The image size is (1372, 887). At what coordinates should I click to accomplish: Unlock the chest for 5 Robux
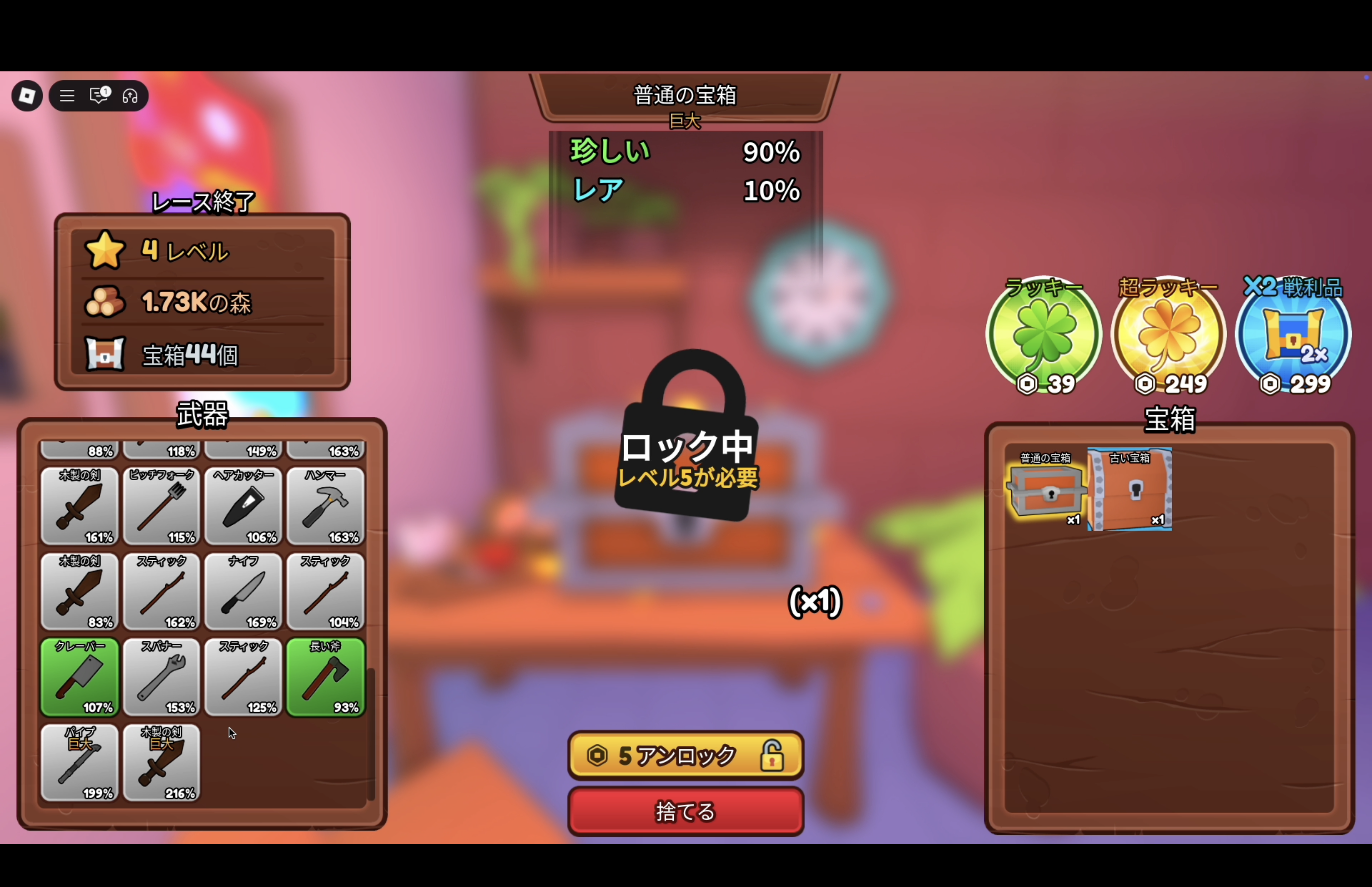(x=685, y=755)
